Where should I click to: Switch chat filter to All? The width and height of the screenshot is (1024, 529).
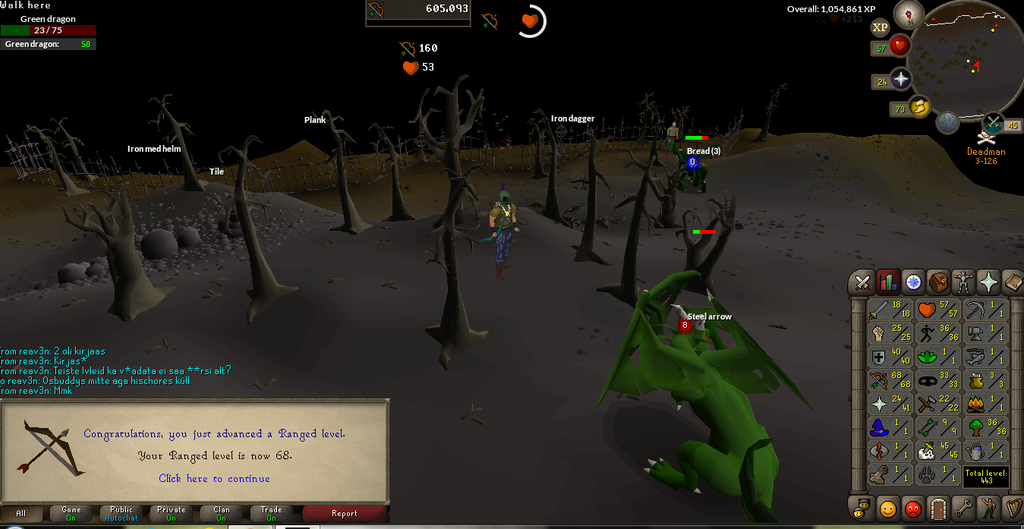click(21, 513)
